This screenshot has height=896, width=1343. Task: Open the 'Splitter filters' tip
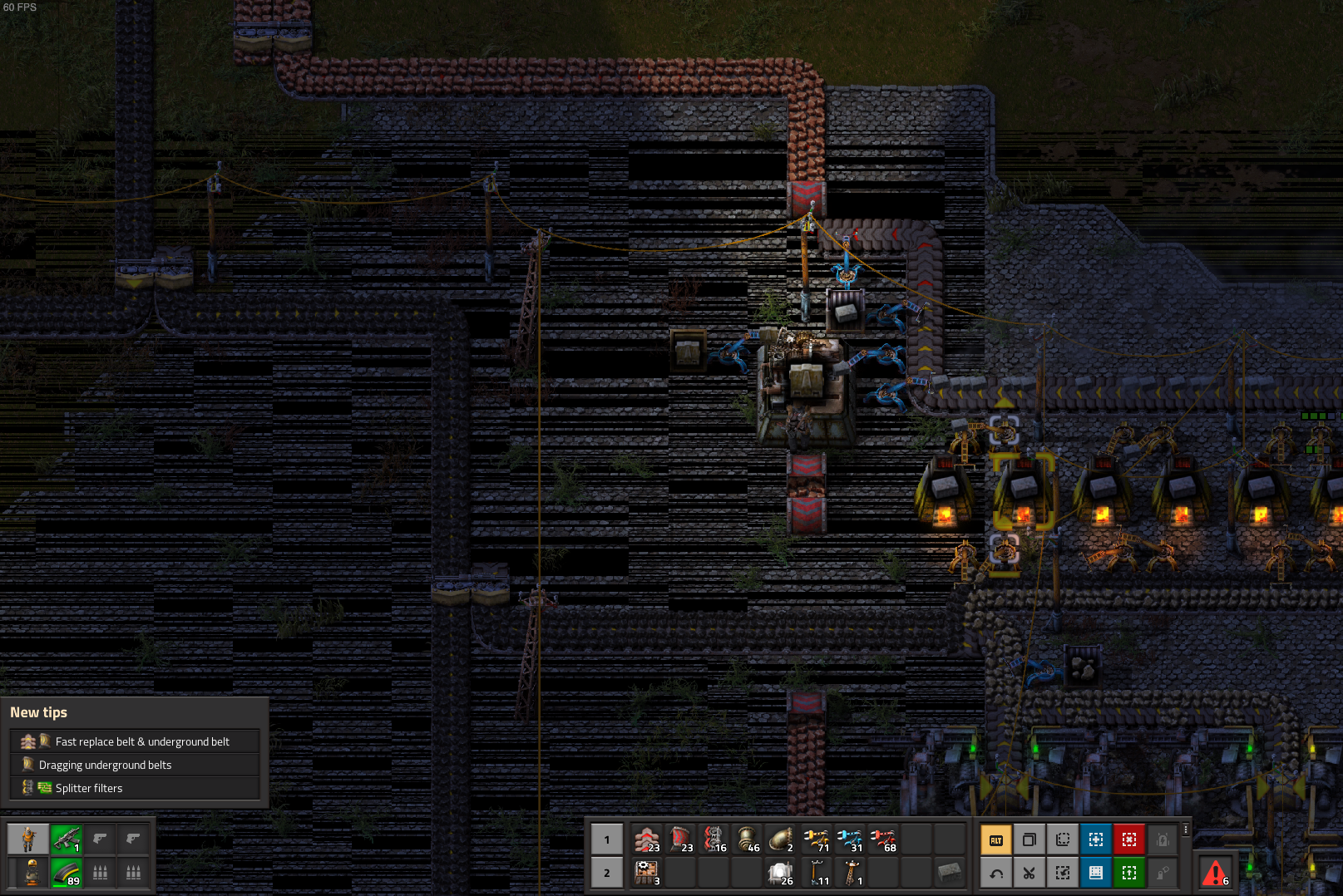click(x=88, y=788)
